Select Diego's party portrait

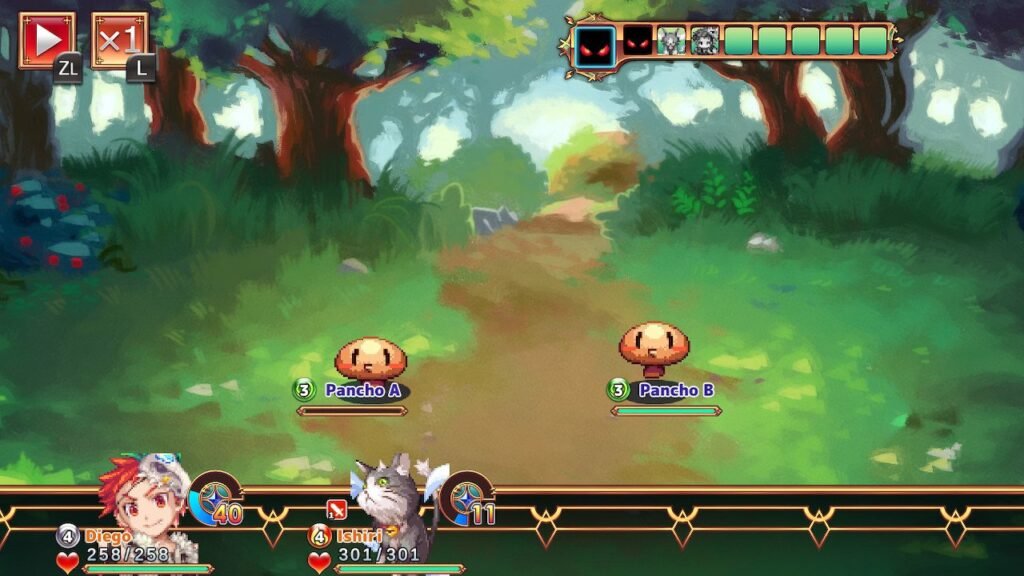(145, 500)
